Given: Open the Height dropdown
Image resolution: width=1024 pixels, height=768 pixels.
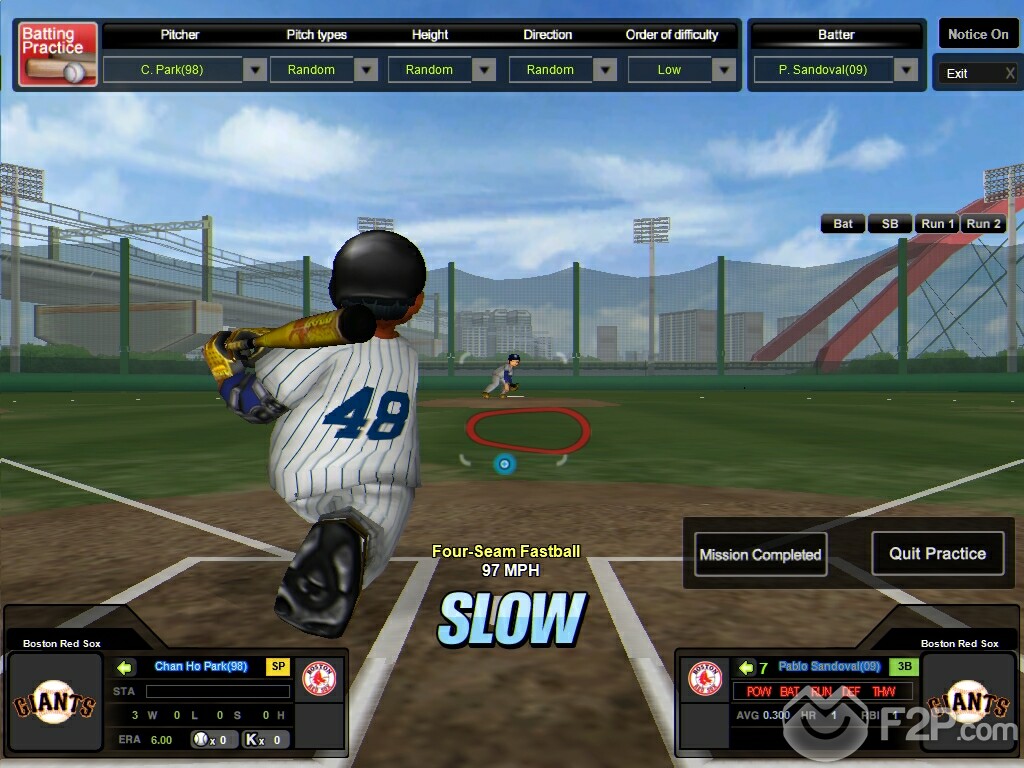Looking at the screenshot, I should pyautogui.click(x=484, y=70).
